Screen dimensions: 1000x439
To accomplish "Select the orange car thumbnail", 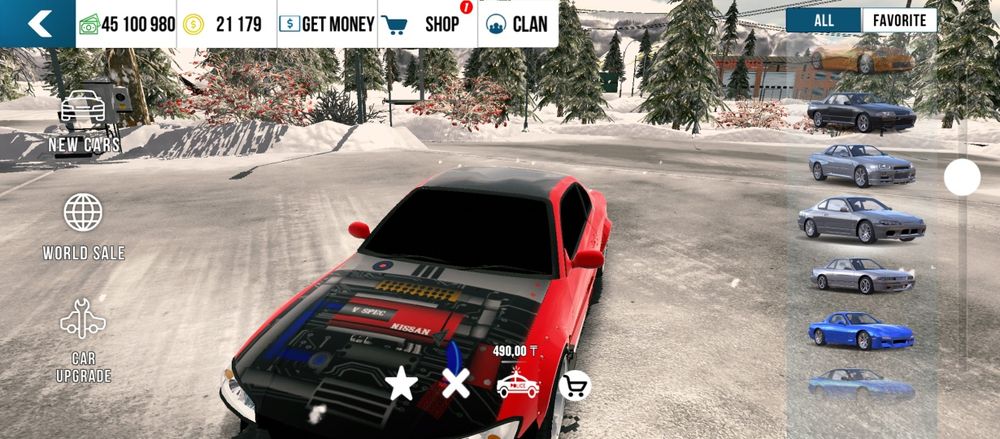I will click(860, 57).
